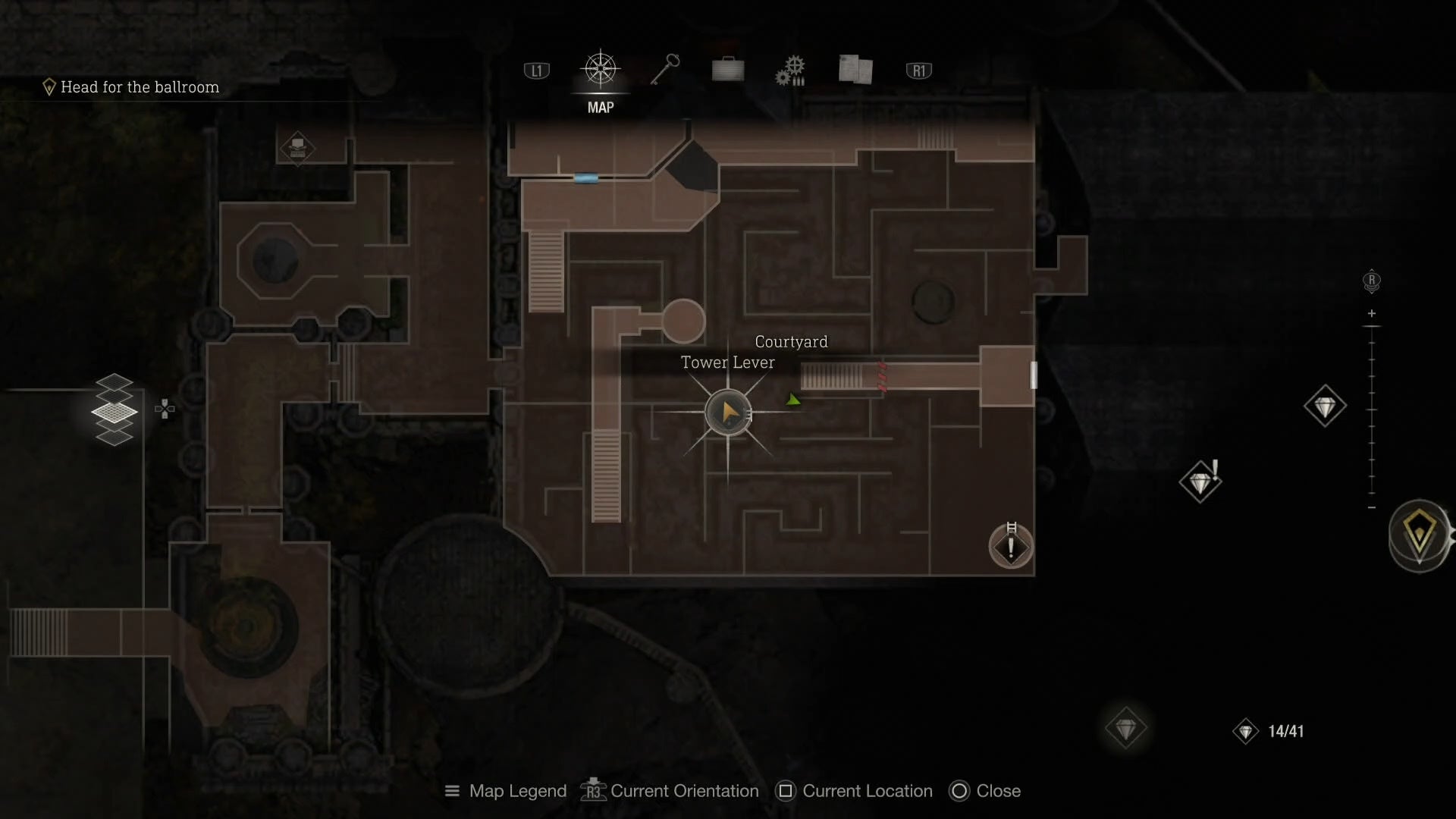Toggle Current Orientation with the R3 control

tap(592, 791)
